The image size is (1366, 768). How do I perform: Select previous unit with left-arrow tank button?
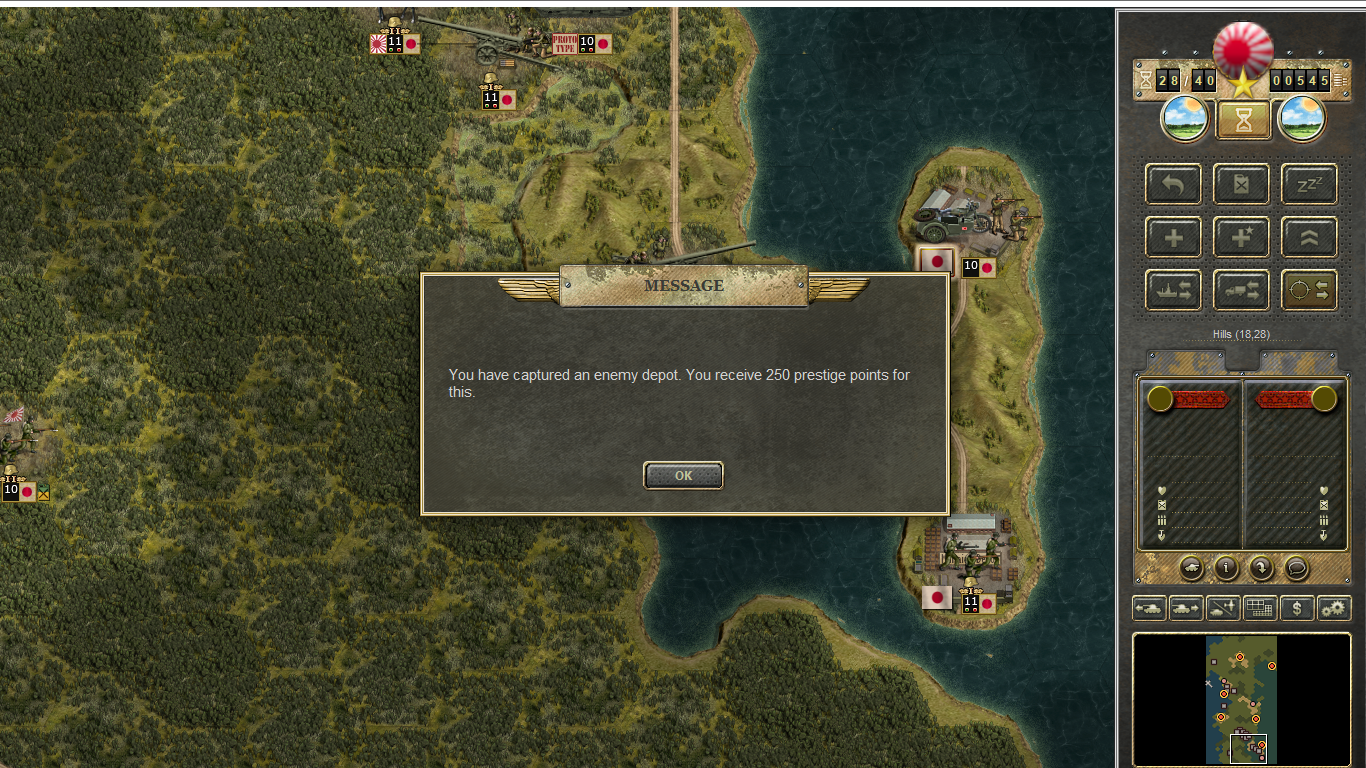tap(1149, 607)
